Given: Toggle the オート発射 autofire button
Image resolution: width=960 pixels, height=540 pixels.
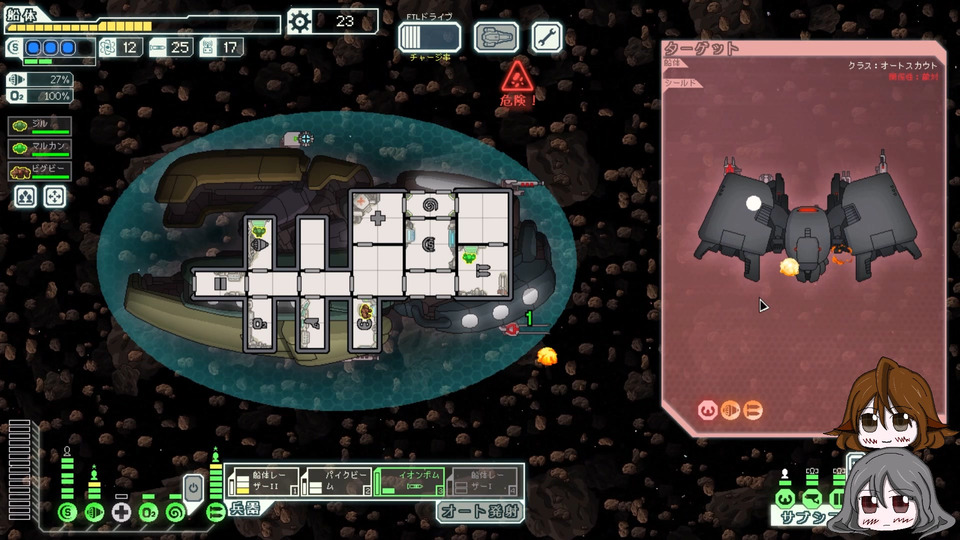Looking at the screenshot, I should tap(478, 512).
